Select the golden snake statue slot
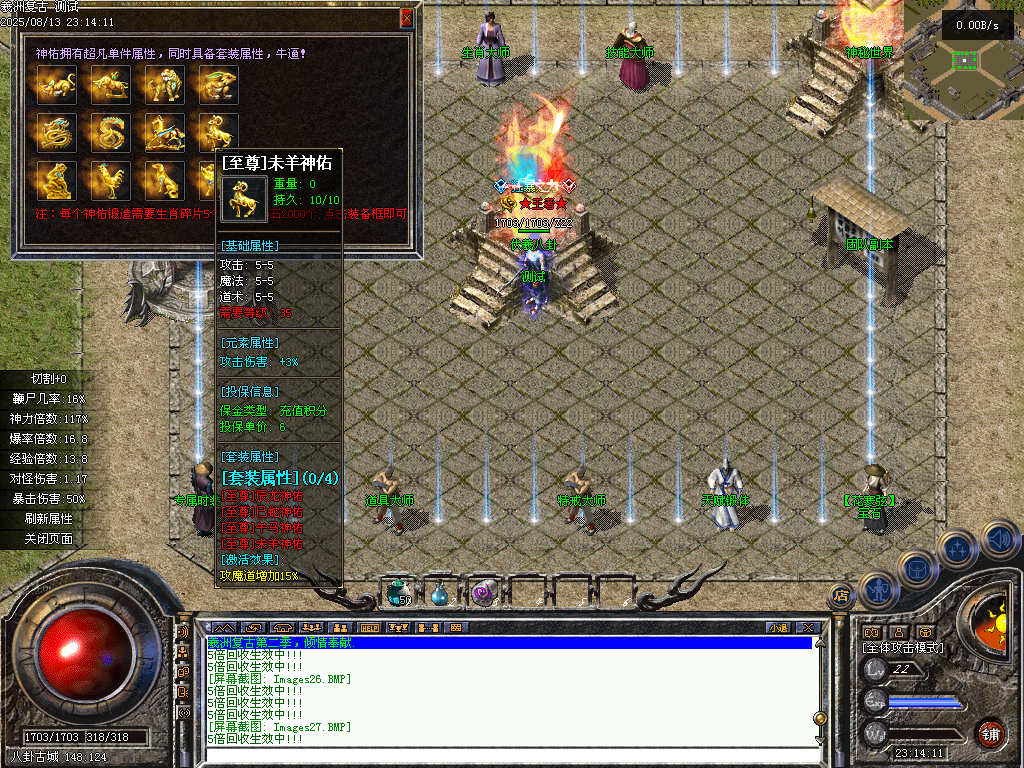The height and width of the screenshot is (768, 1024). click(111, 132)
